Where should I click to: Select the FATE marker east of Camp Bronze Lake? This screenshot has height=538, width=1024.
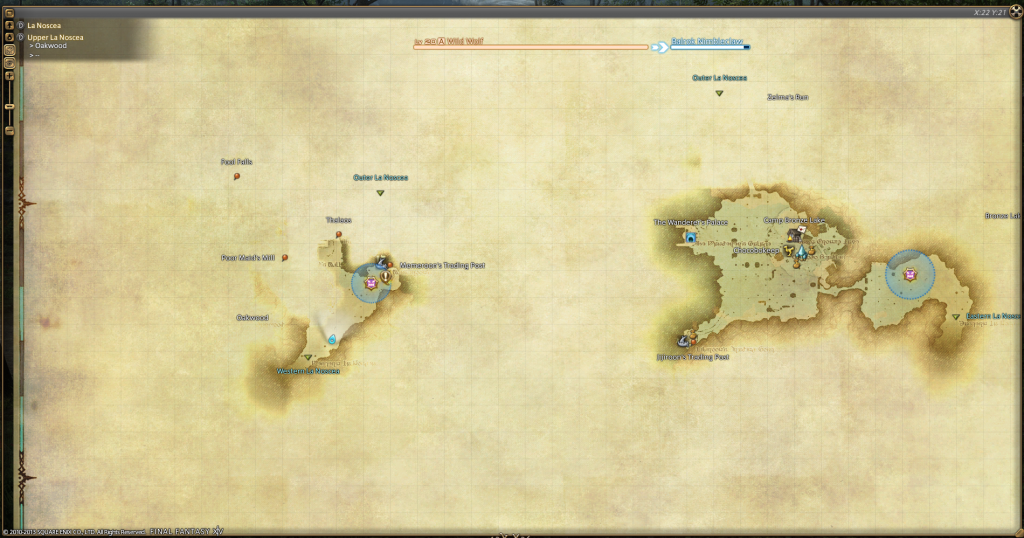(910, 275)
